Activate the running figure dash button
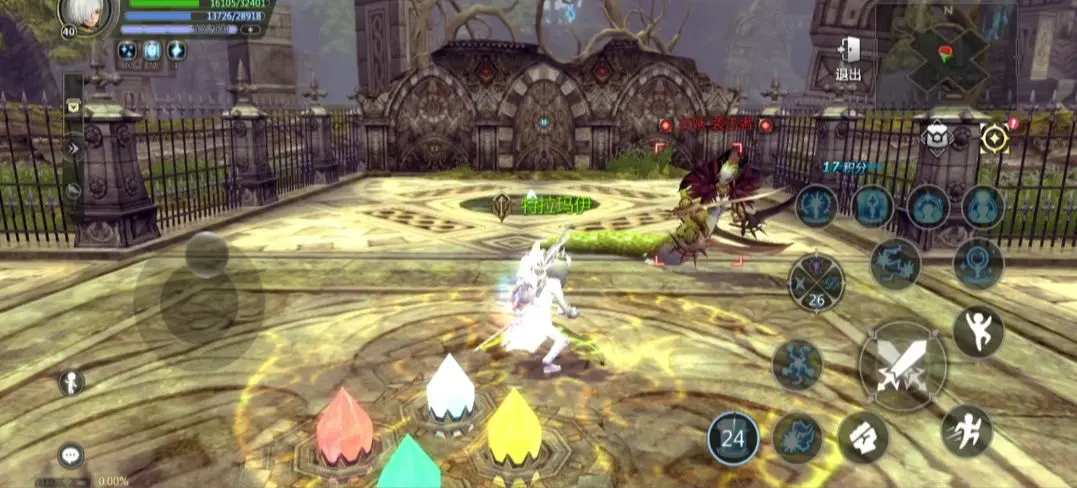This screenshot has height=488, width=1077. tap(966, 430)
